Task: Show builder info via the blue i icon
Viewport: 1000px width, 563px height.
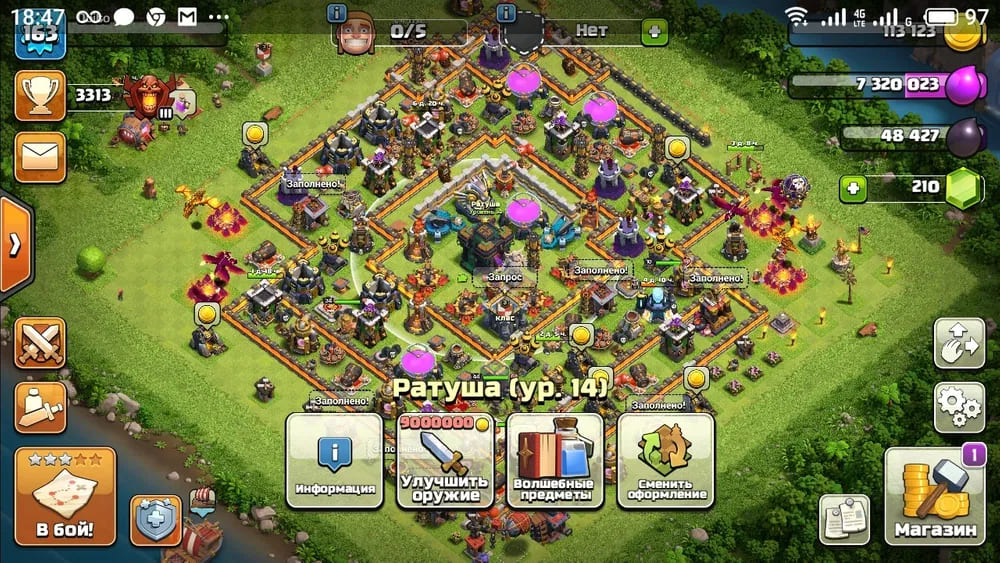Action: [337, 14]
